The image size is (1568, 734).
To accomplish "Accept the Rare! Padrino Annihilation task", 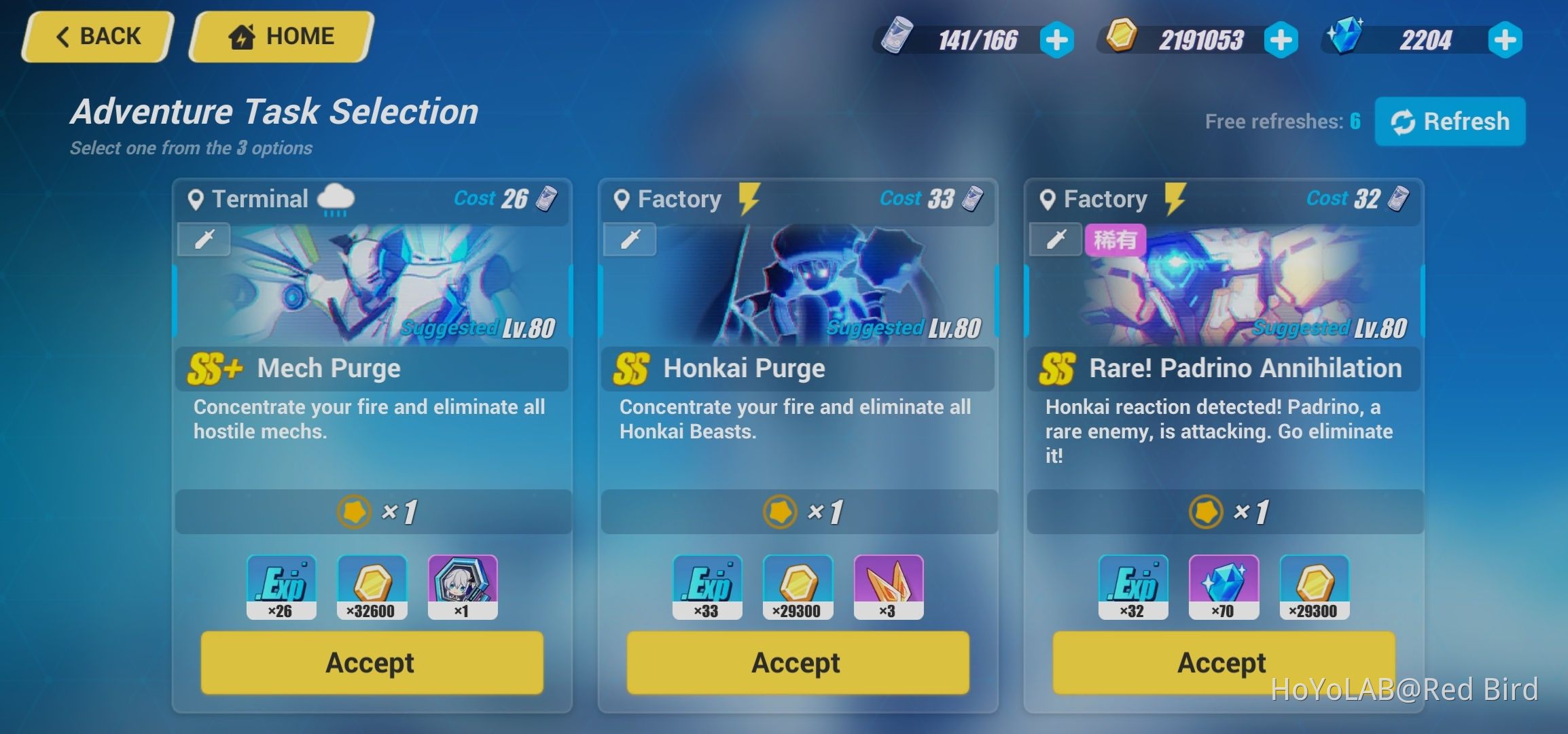I will (x=1225, y=663).
